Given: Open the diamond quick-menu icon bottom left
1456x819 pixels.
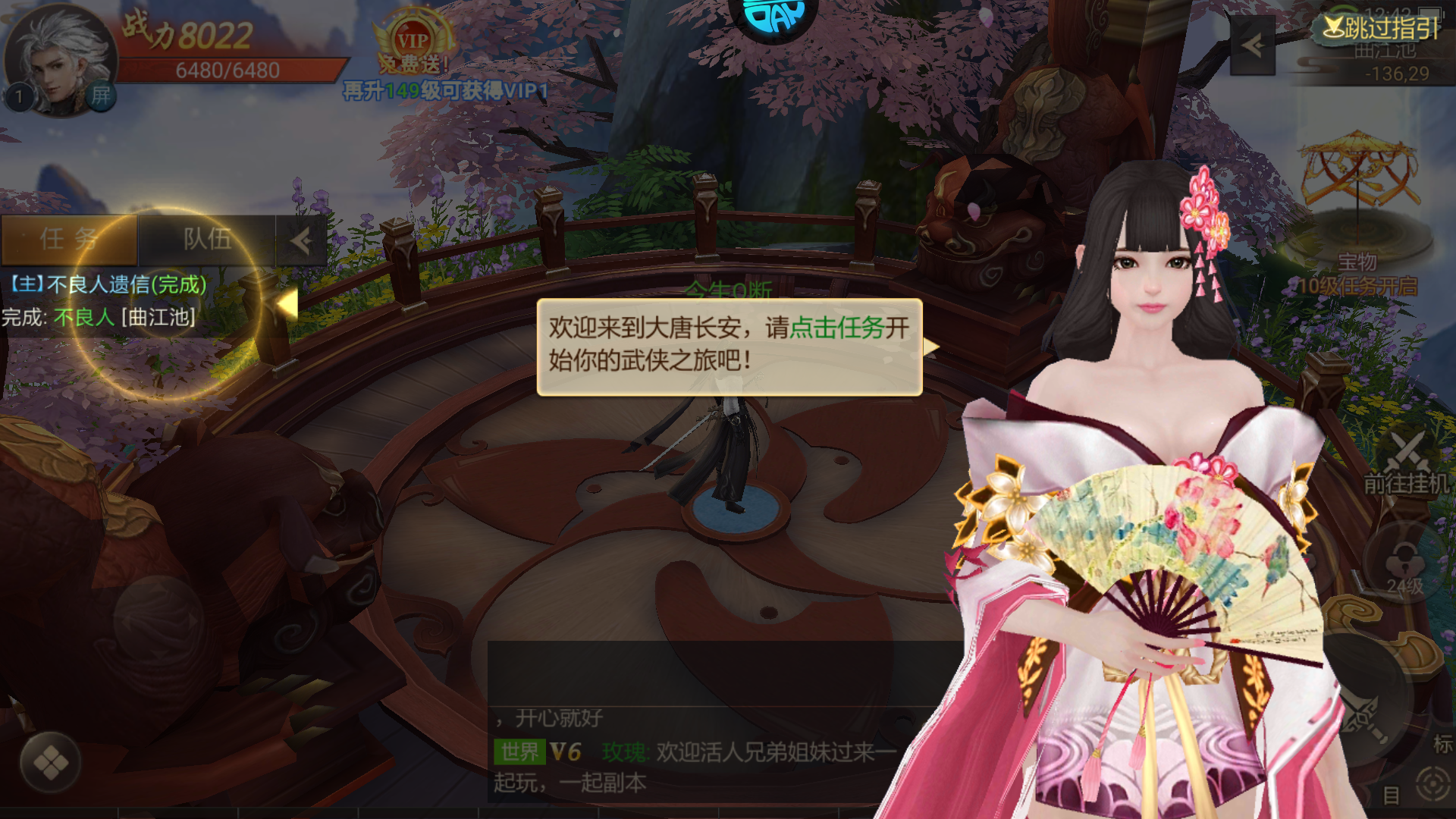Looking at the screenshot, I should [x=51, y=764].
